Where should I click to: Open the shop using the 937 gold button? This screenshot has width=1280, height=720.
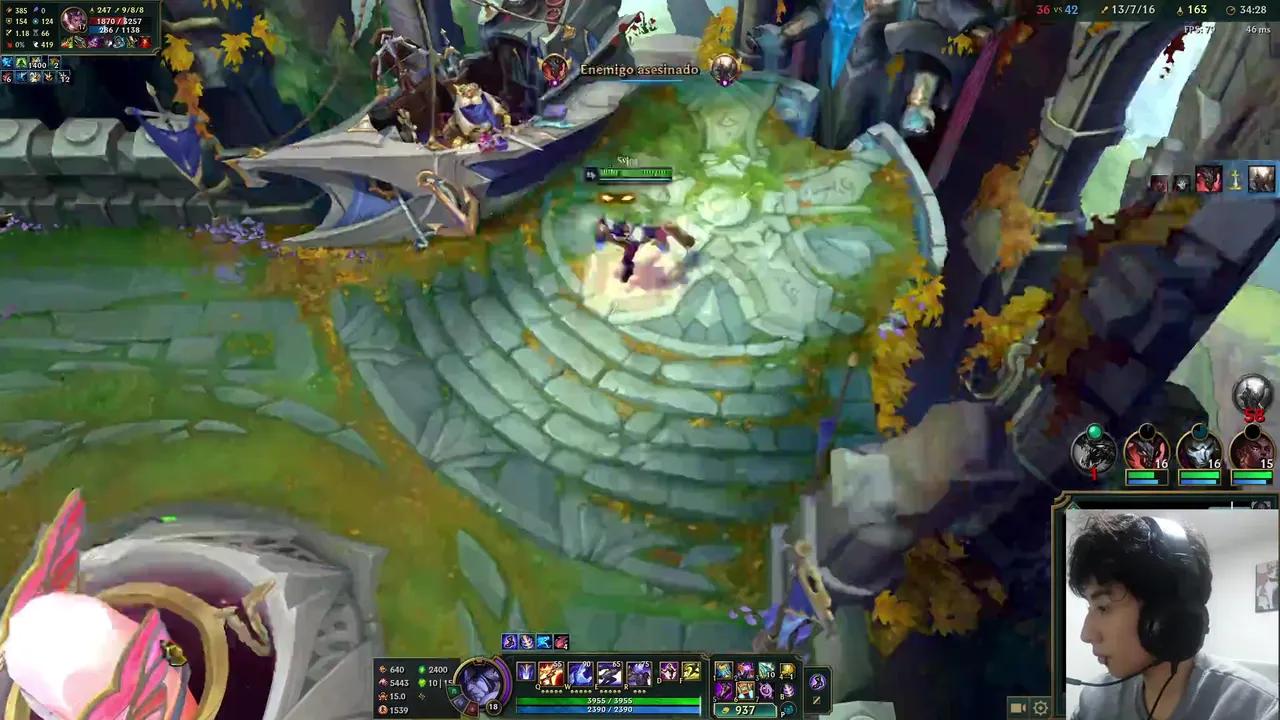(x=744, y=709)
